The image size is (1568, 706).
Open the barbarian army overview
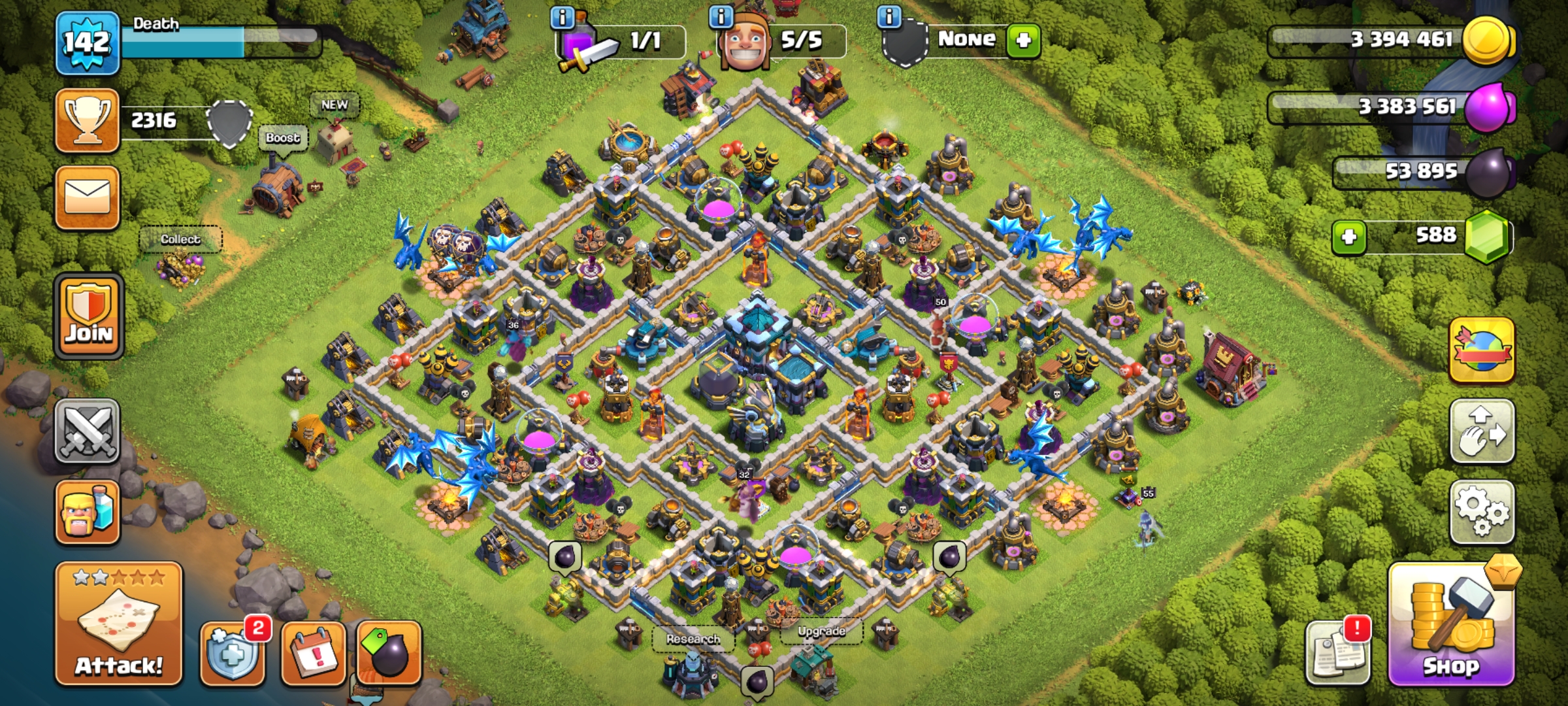coord(88,513)
